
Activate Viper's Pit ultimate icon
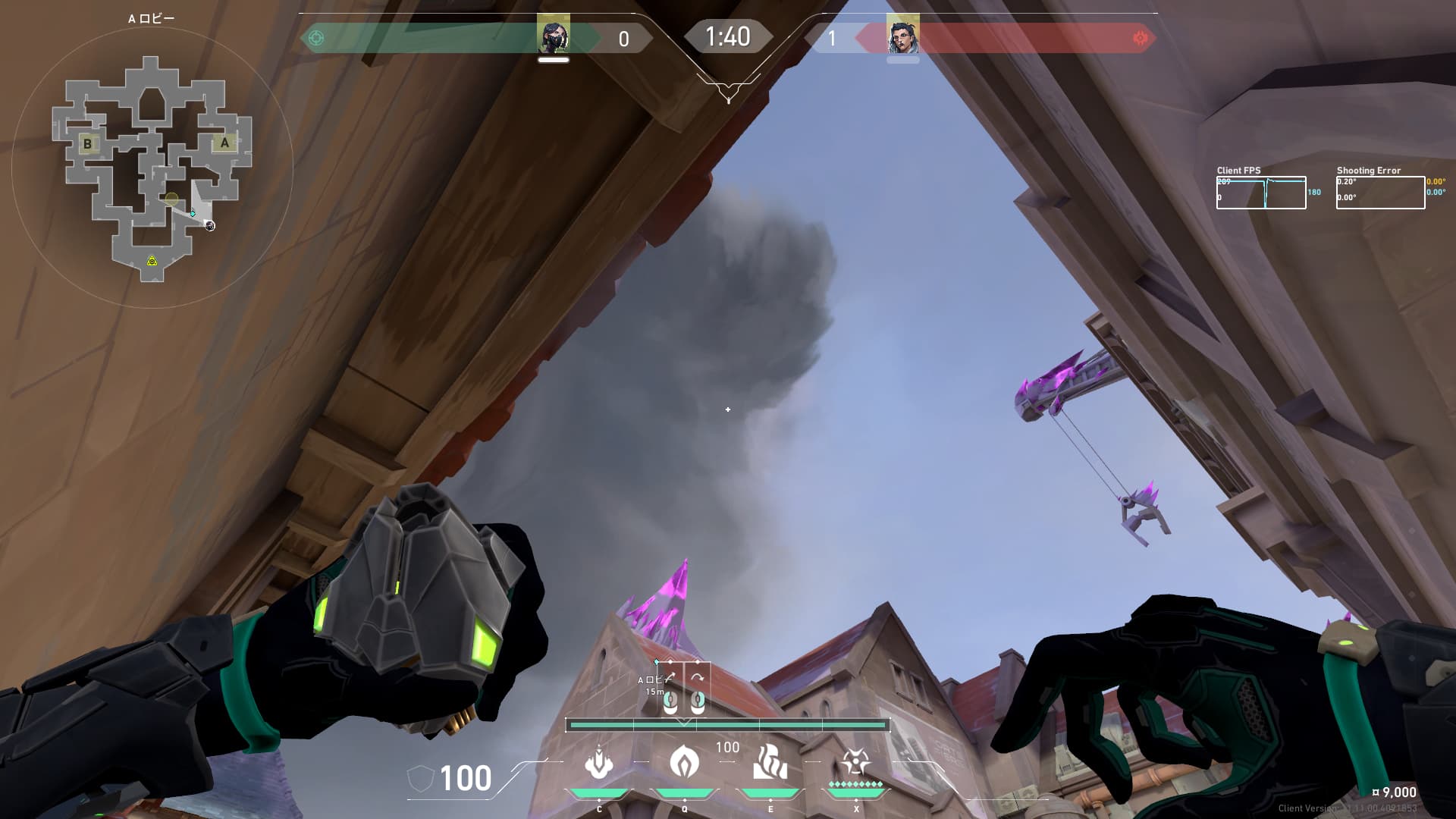(855, 762)
